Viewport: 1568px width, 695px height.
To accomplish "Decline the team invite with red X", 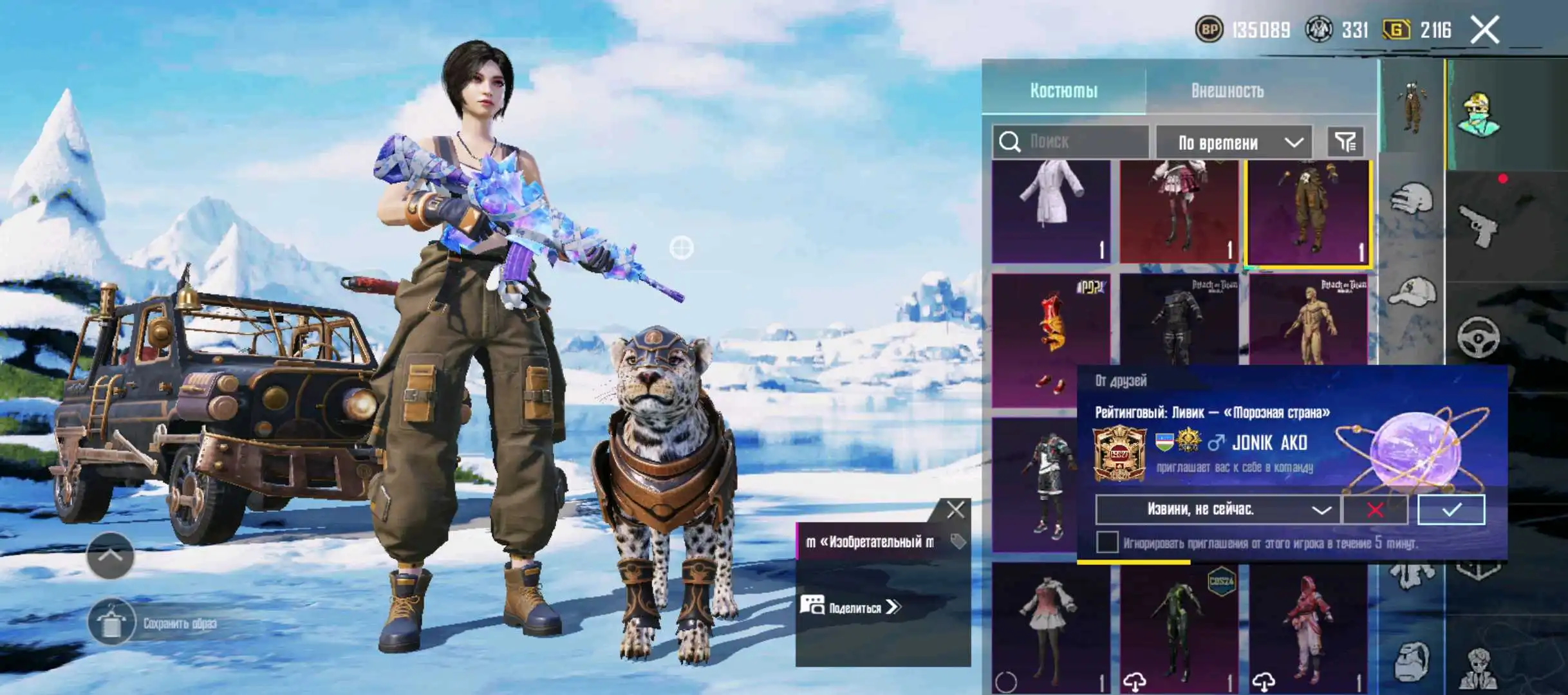I will 1375,510.
